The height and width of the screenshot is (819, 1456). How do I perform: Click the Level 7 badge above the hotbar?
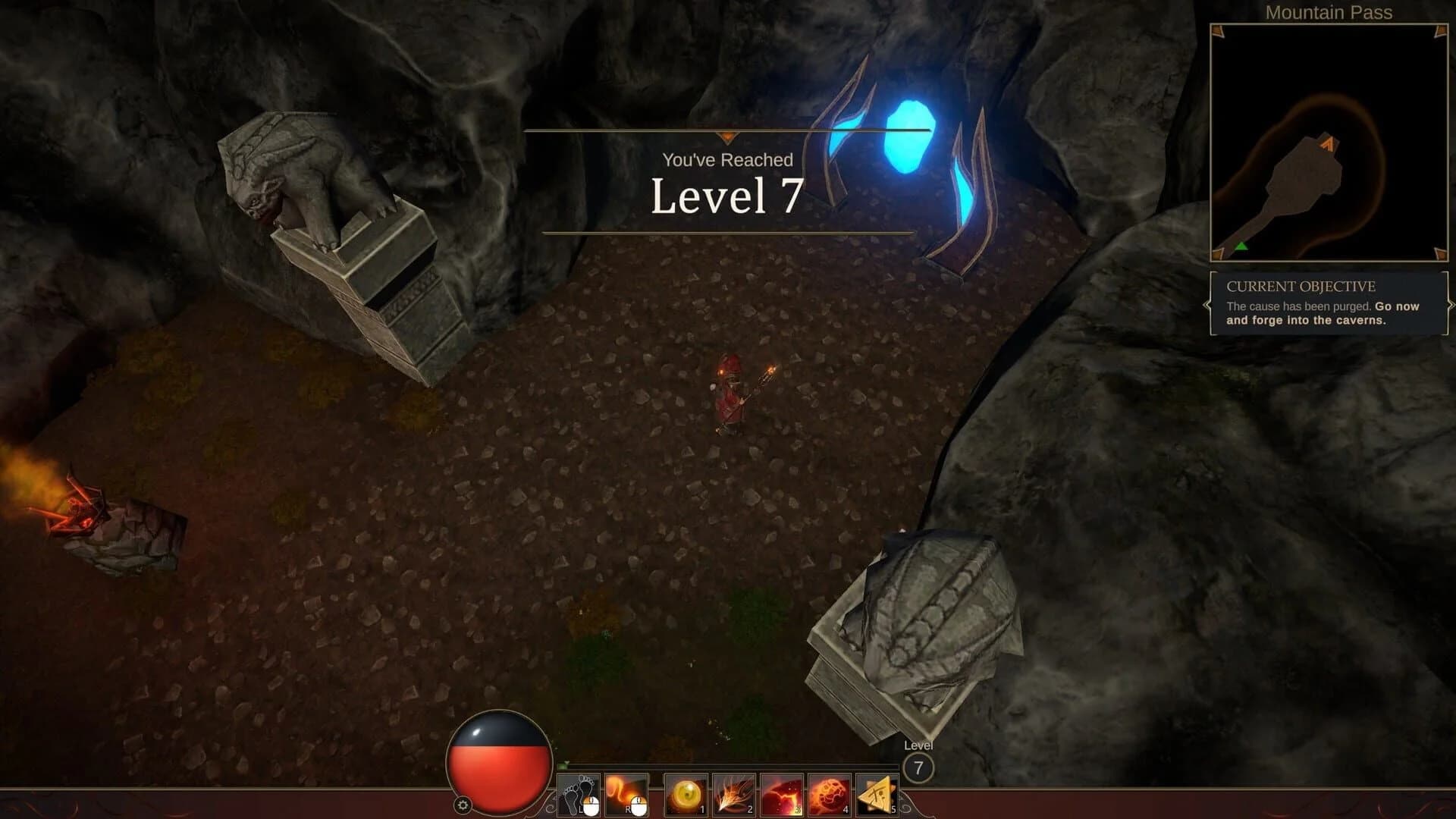[919, 766]
